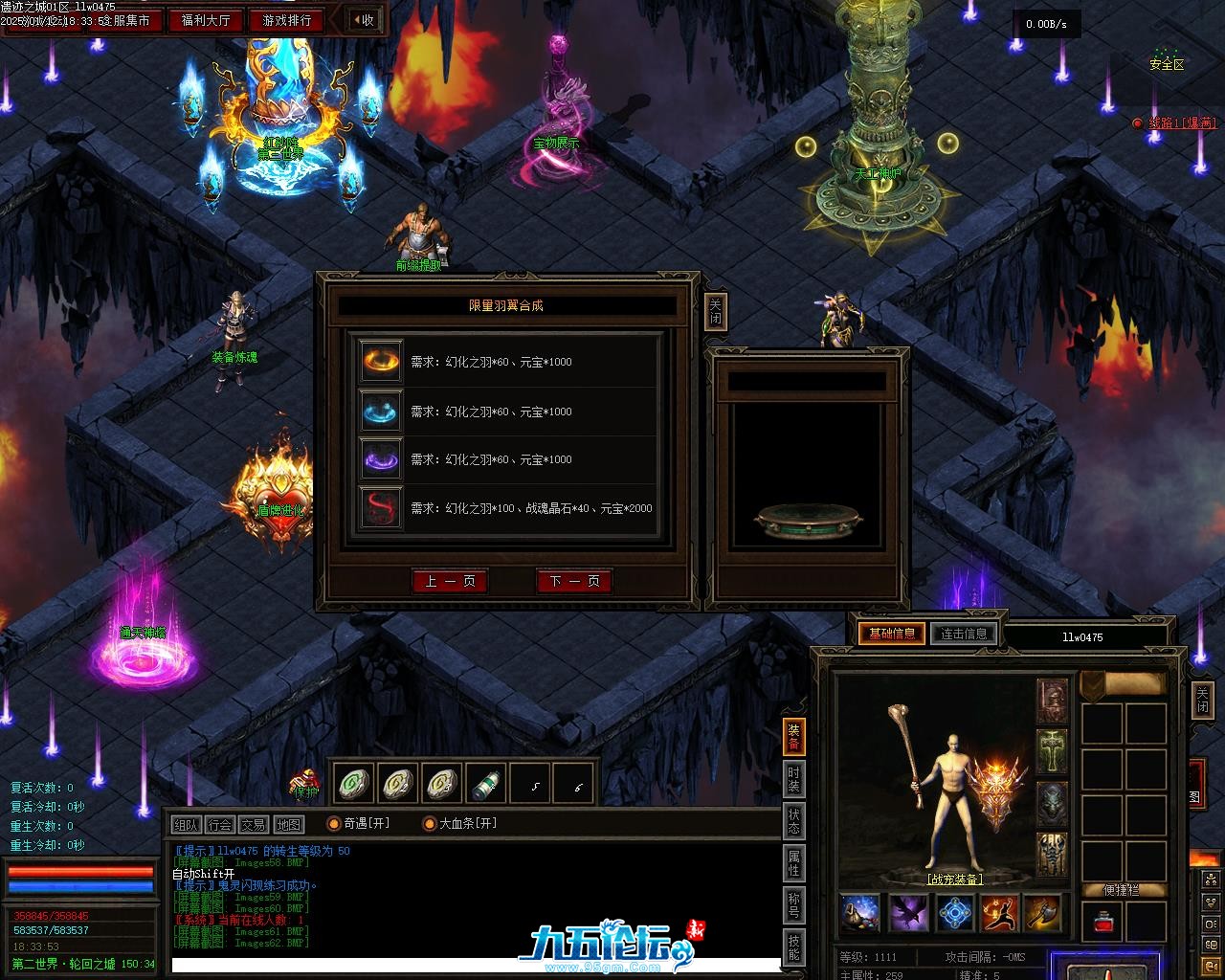Viewport: 1225px width, 980px height.
Task: Select the red potion in 便捷栏
Action: [1102, 923]
